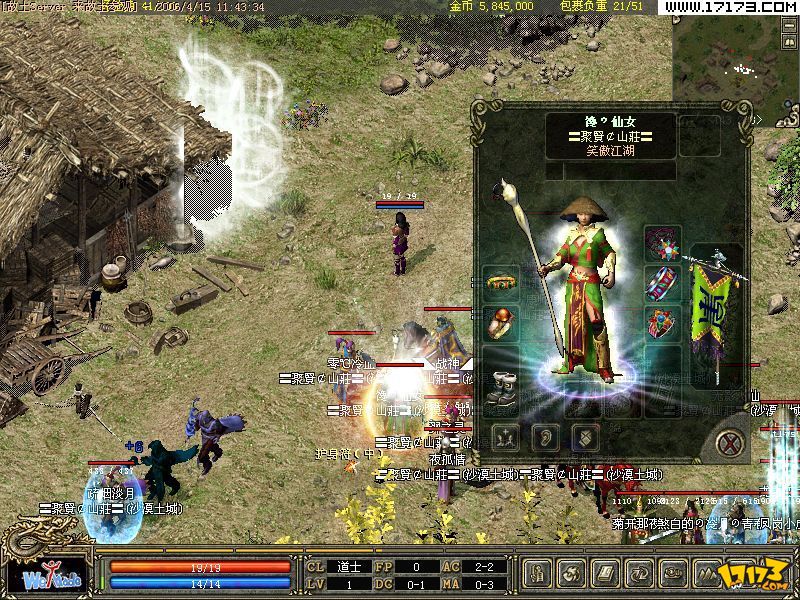Click the cloud-like icon on bottom bar
Image resolution: width=800 pixels, height=600 pixels.
tap(673, 574)
